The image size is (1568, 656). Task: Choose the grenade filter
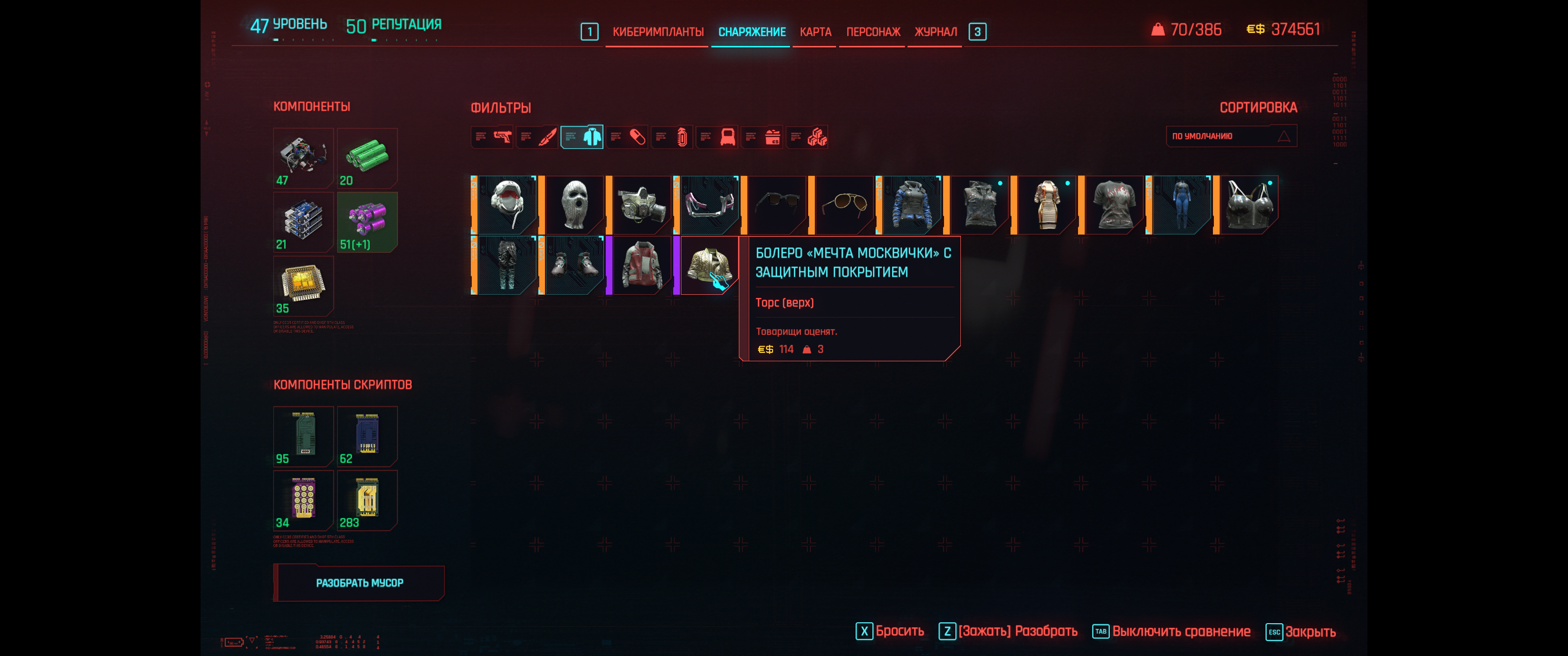click(x=673, y=137)
